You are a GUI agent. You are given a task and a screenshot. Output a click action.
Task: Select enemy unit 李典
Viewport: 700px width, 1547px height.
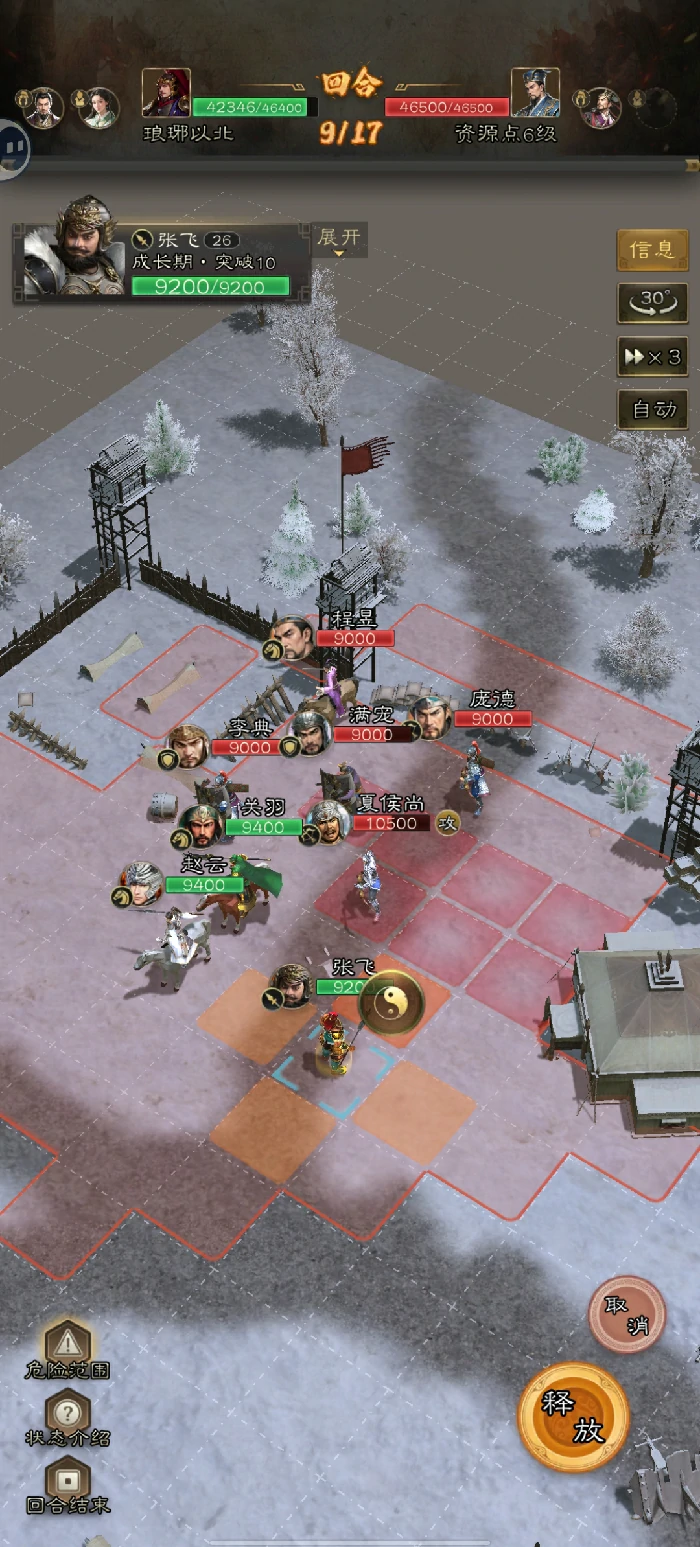pos(188,745)
